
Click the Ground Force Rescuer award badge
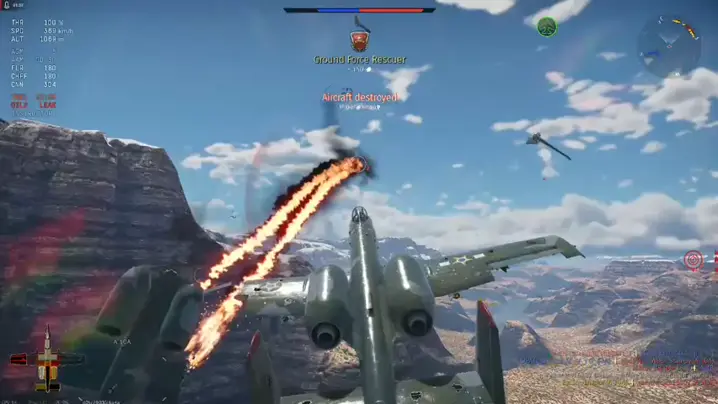tap(359, 40)
